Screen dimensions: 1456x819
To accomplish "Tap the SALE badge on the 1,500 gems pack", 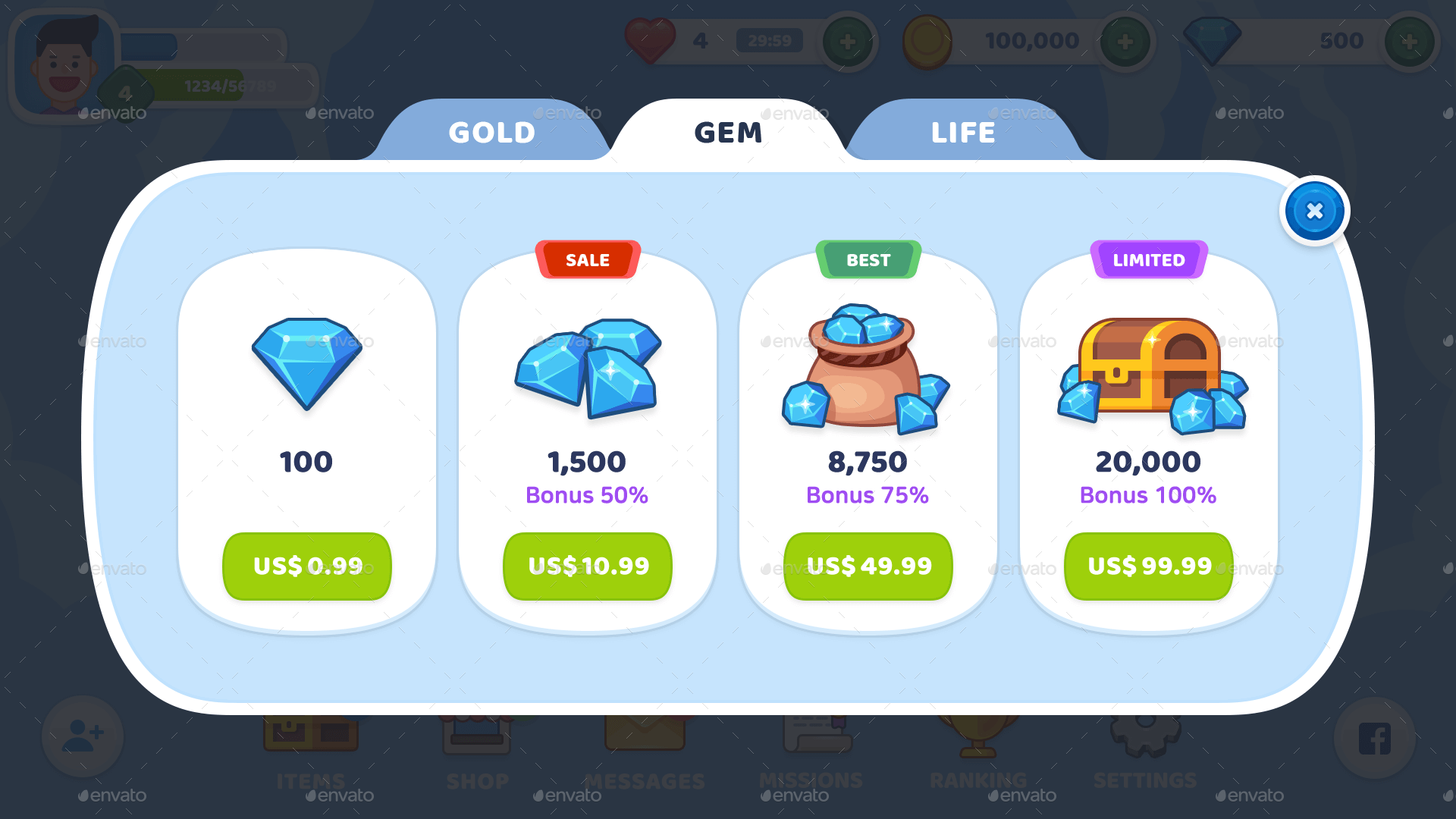I will [x=588, y=259].
